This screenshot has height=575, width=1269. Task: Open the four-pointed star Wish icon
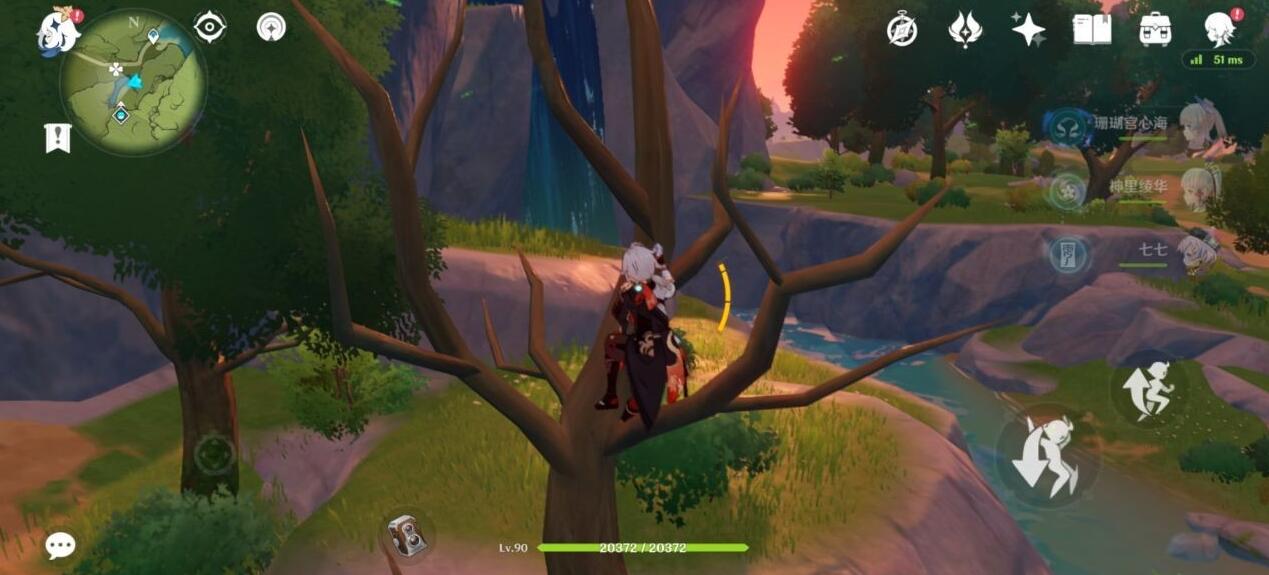[x=1028, y=30]
